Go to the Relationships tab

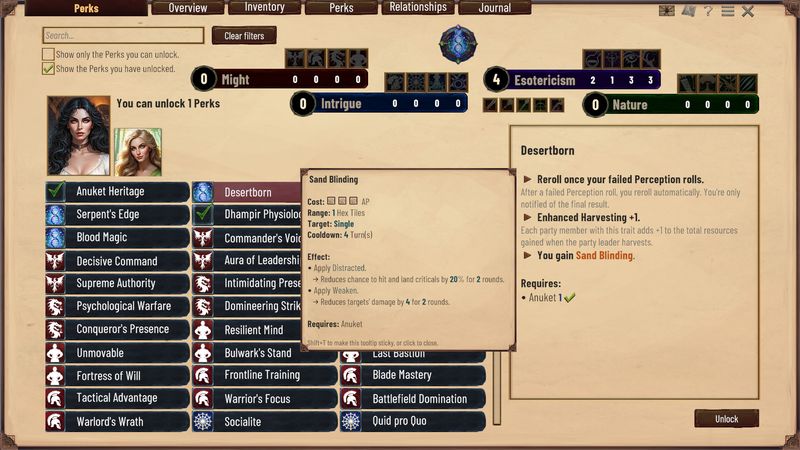coord(418,8)
